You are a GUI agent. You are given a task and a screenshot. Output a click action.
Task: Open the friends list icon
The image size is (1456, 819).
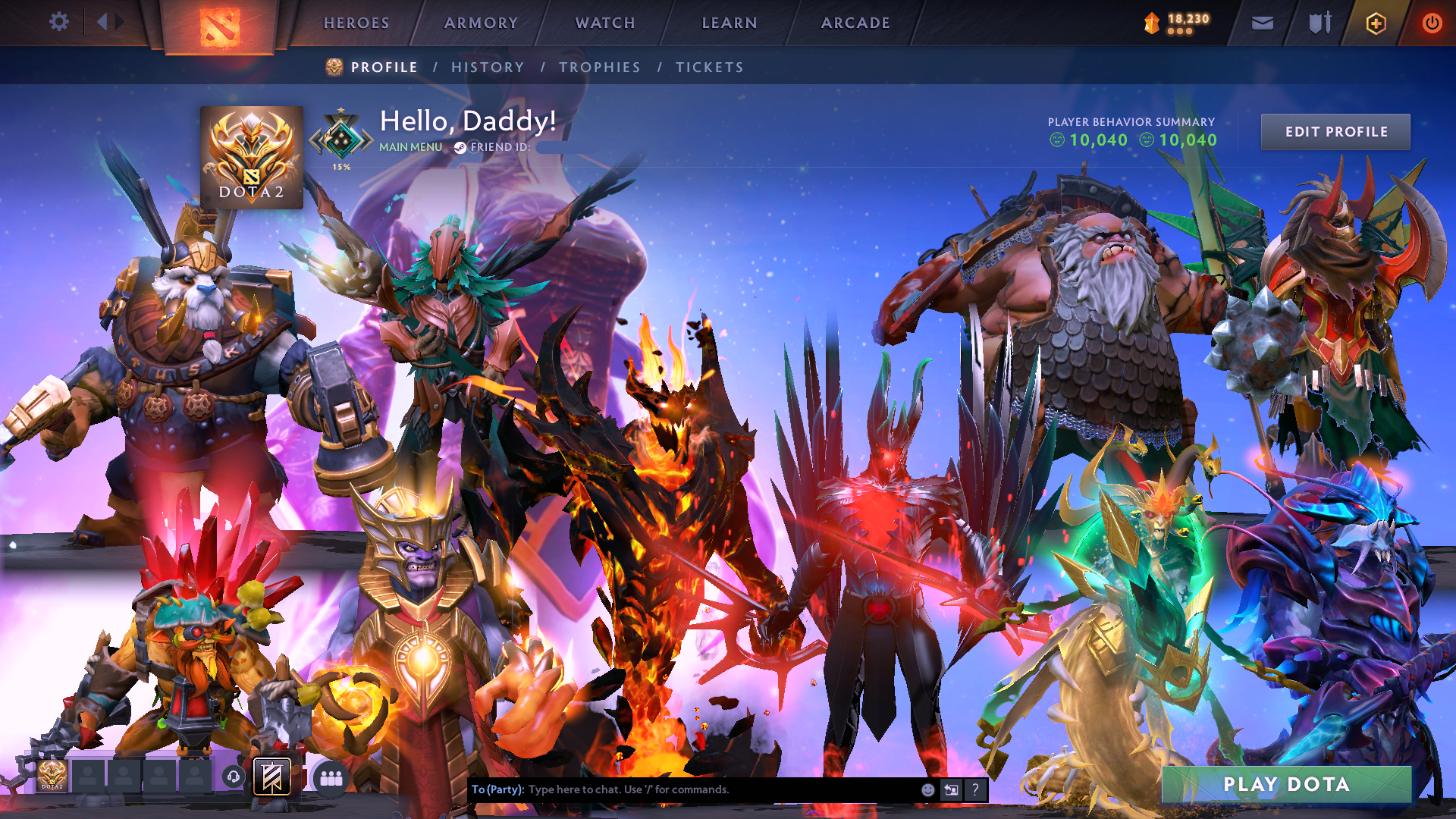click(x=332, y=778)
